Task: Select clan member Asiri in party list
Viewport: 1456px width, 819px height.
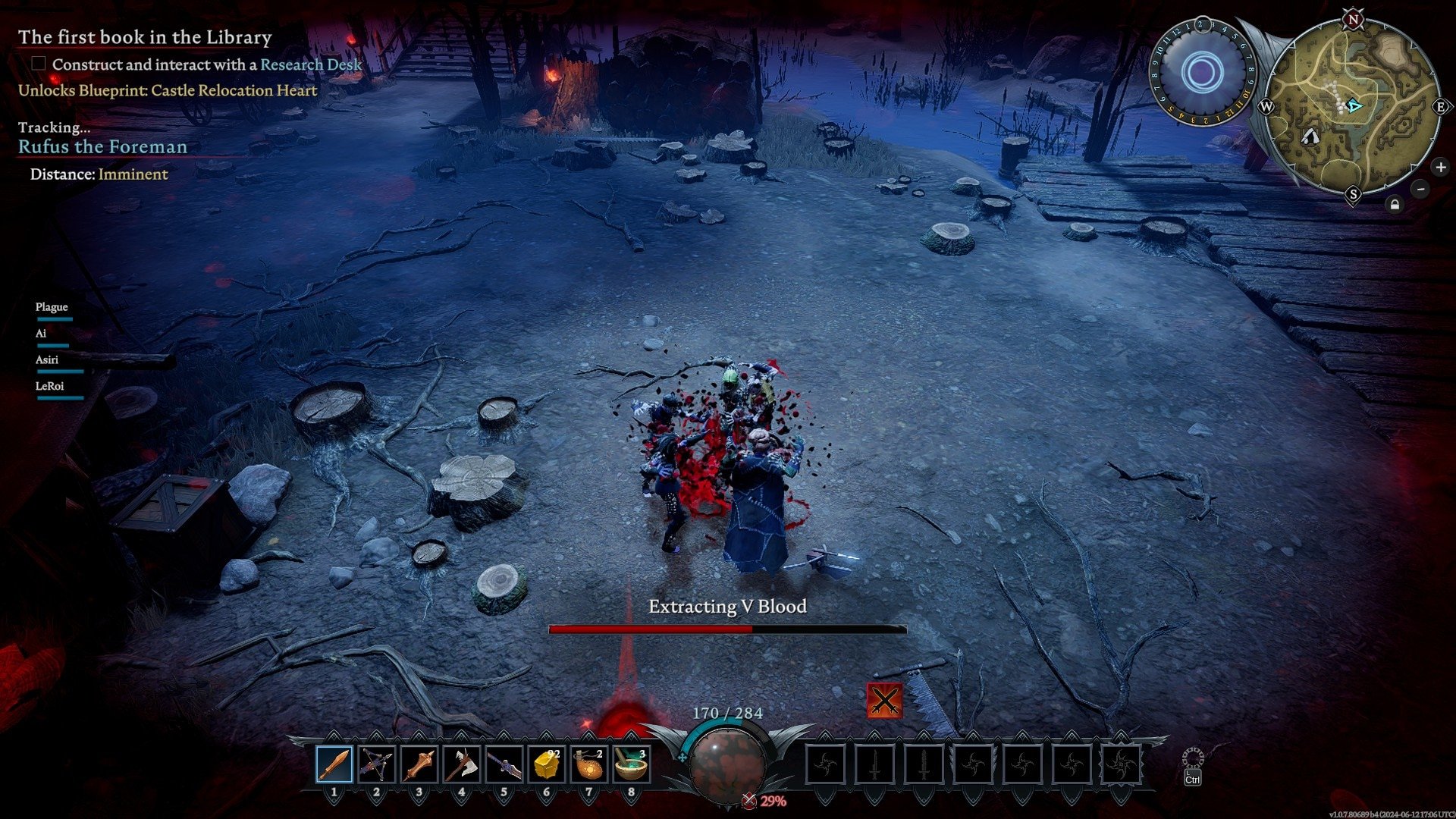Action: click(47, 360)
